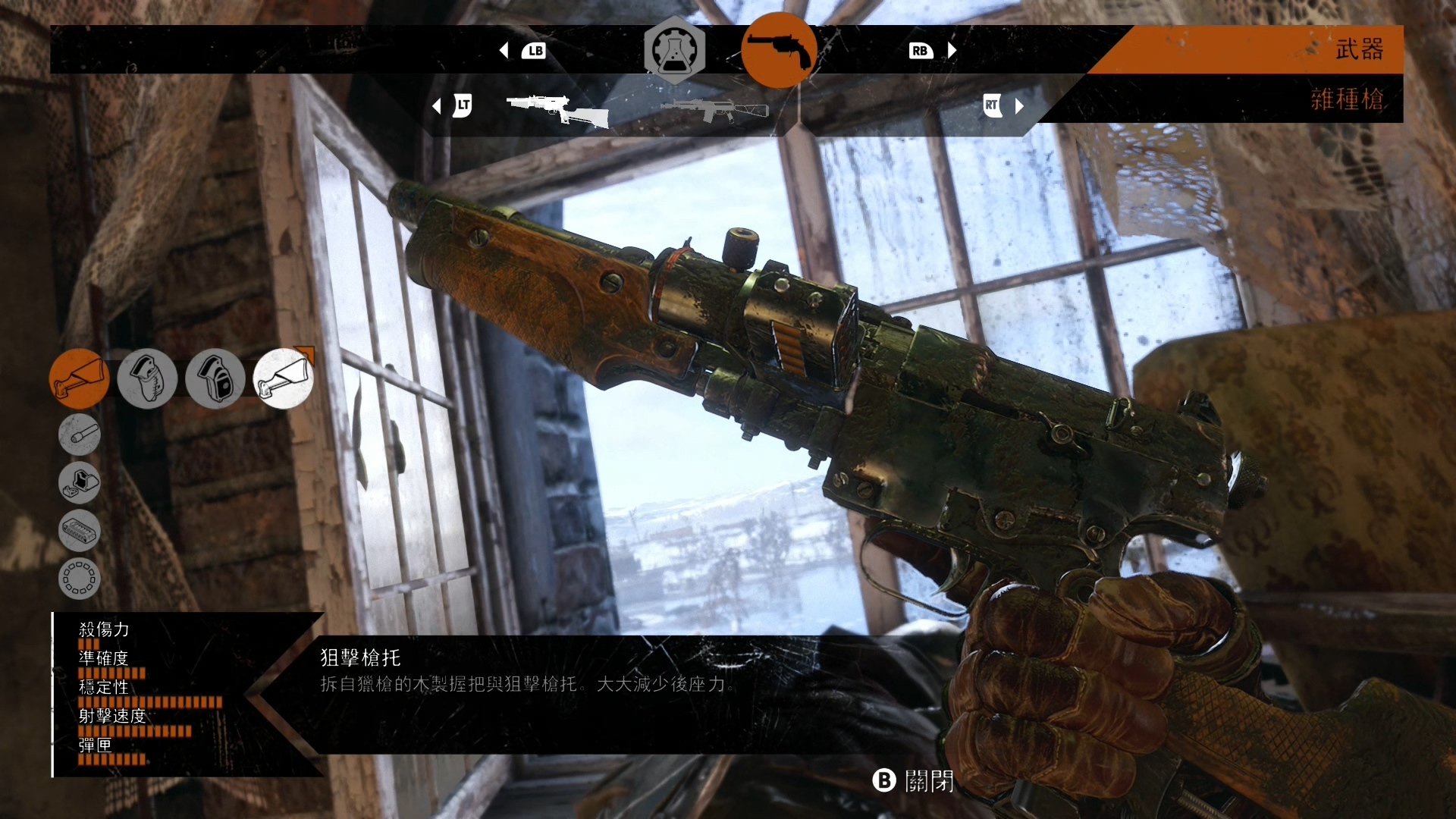Choose the stitched pistol grip attachment
1456x819 pixels.
click(x=147, y=378)
